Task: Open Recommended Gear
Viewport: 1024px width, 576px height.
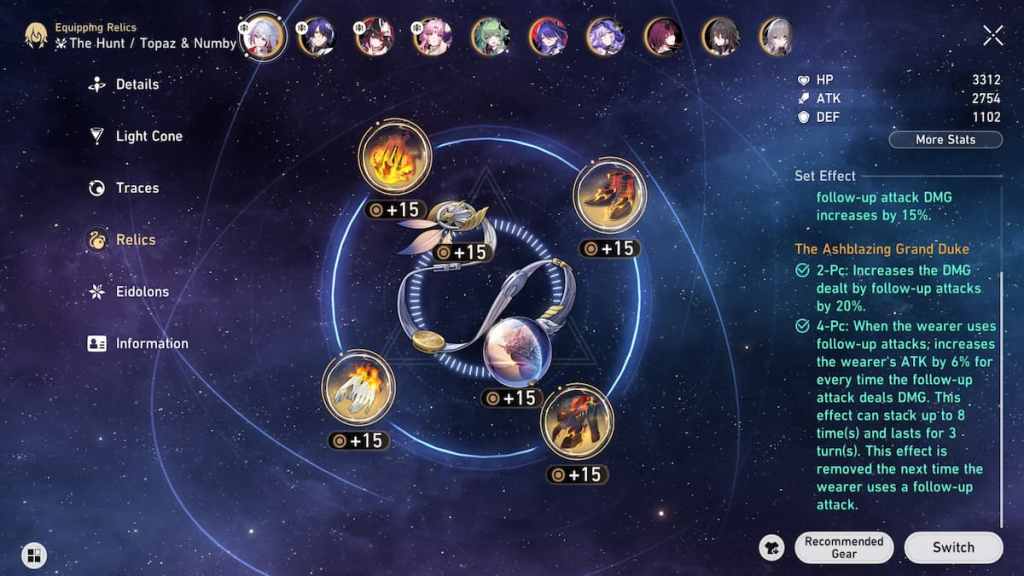Action: point(844,547)
